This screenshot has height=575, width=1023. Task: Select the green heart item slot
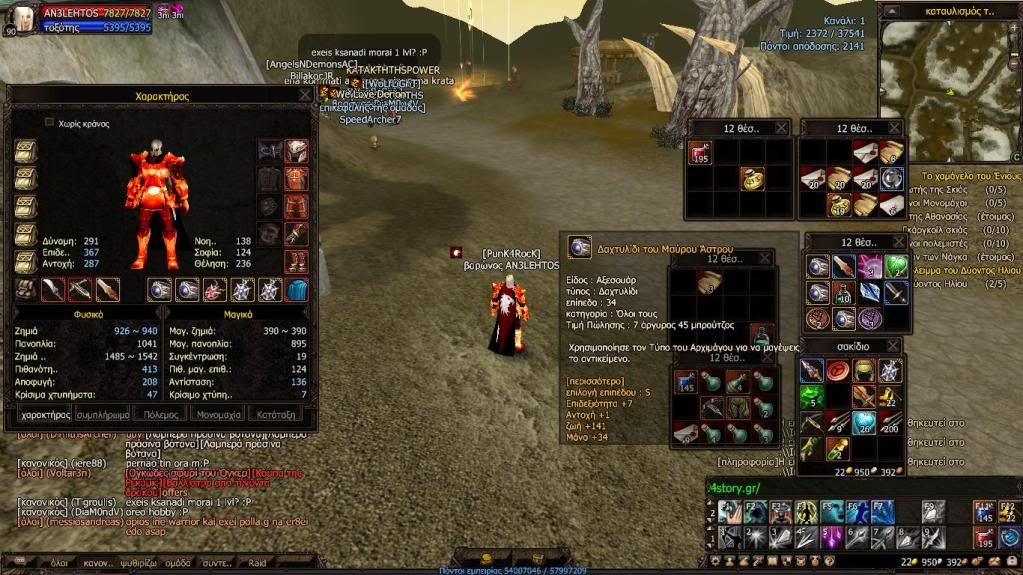pos(894,266)
